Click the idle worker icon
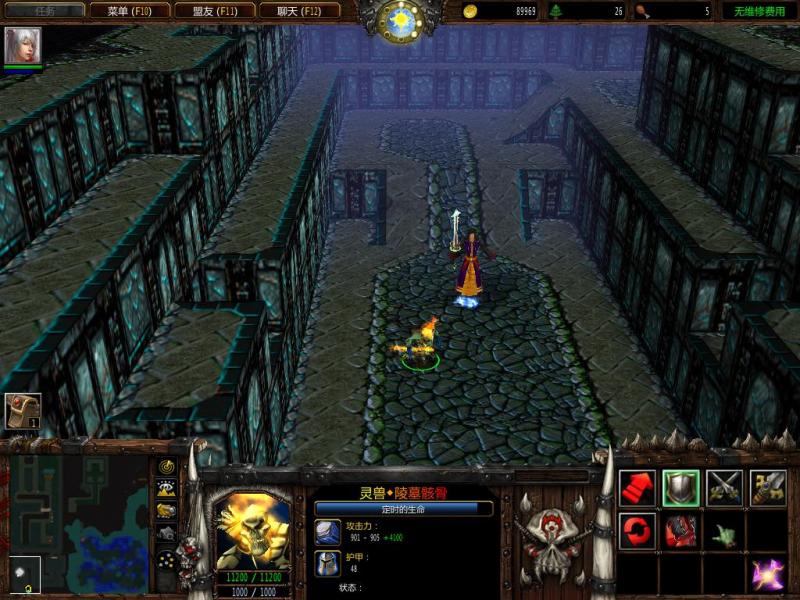The width and height of the screenshot is (800, 600). 22,411
